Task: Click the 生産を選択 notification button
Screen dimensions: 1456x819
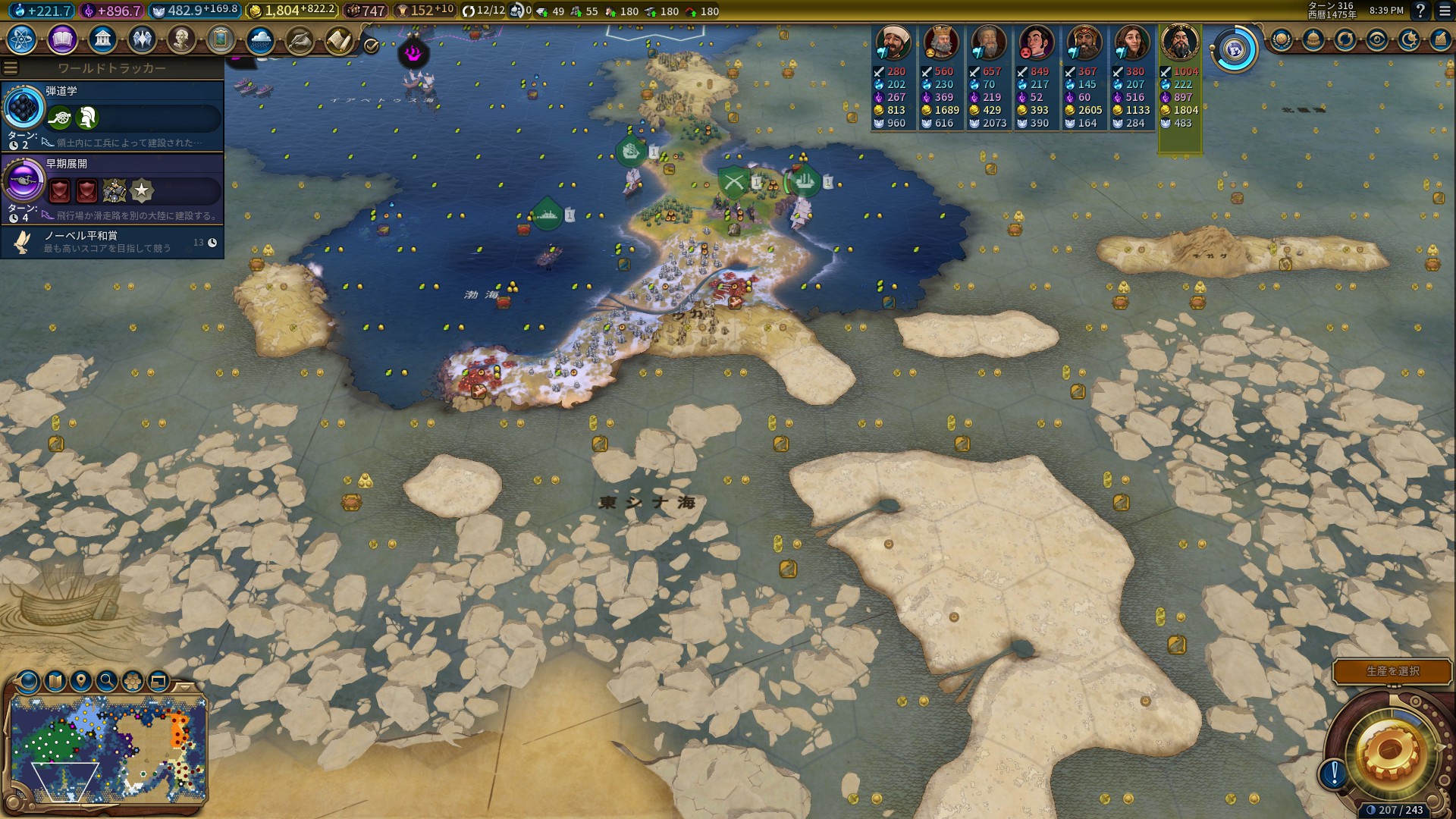Action: [x=1392, y=671]
